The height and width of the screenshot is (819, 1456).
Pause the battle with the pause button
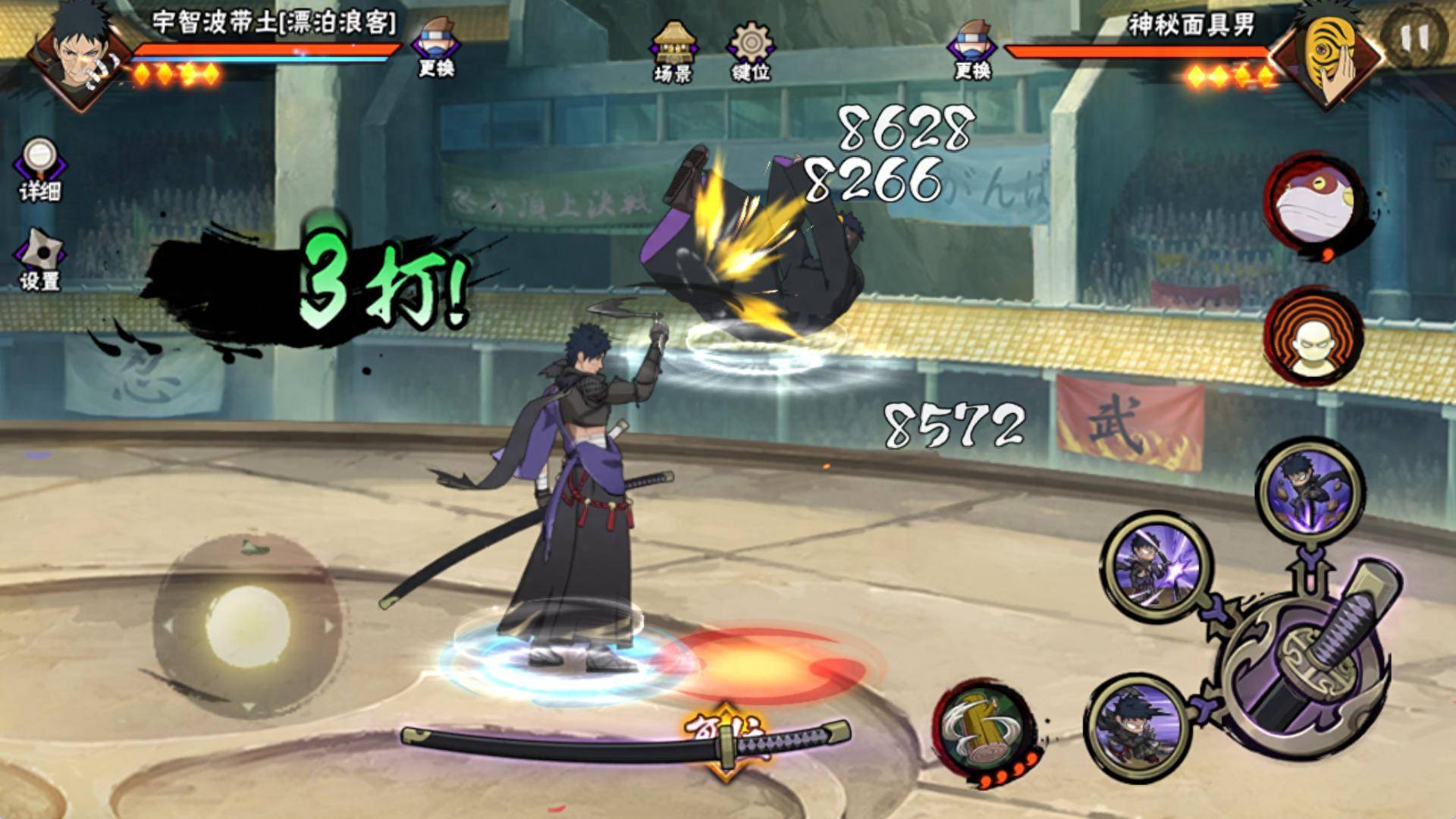(1413, 36)
